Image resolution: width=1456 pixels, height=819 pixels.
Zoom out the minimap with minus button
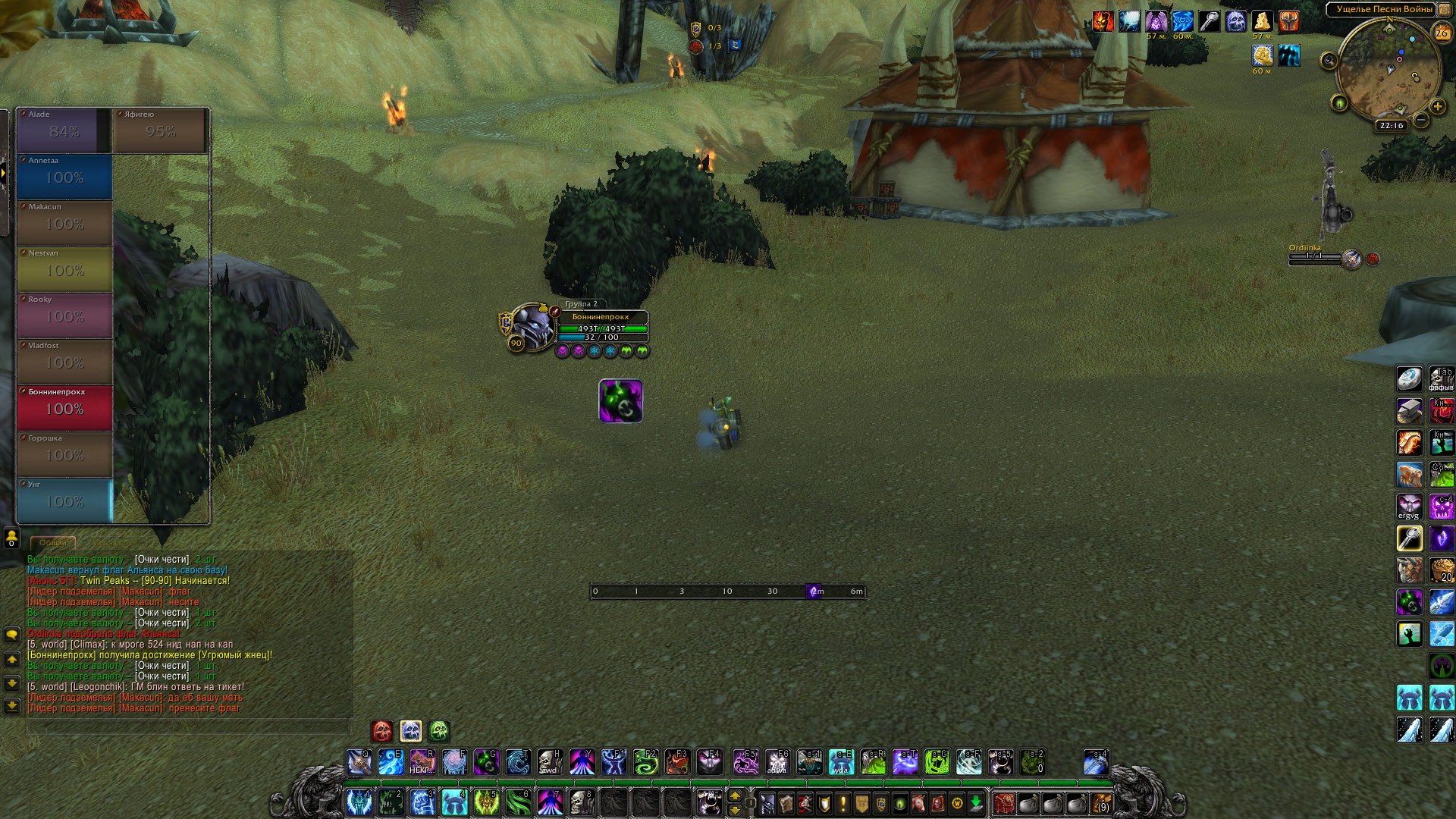[1421, 120]
